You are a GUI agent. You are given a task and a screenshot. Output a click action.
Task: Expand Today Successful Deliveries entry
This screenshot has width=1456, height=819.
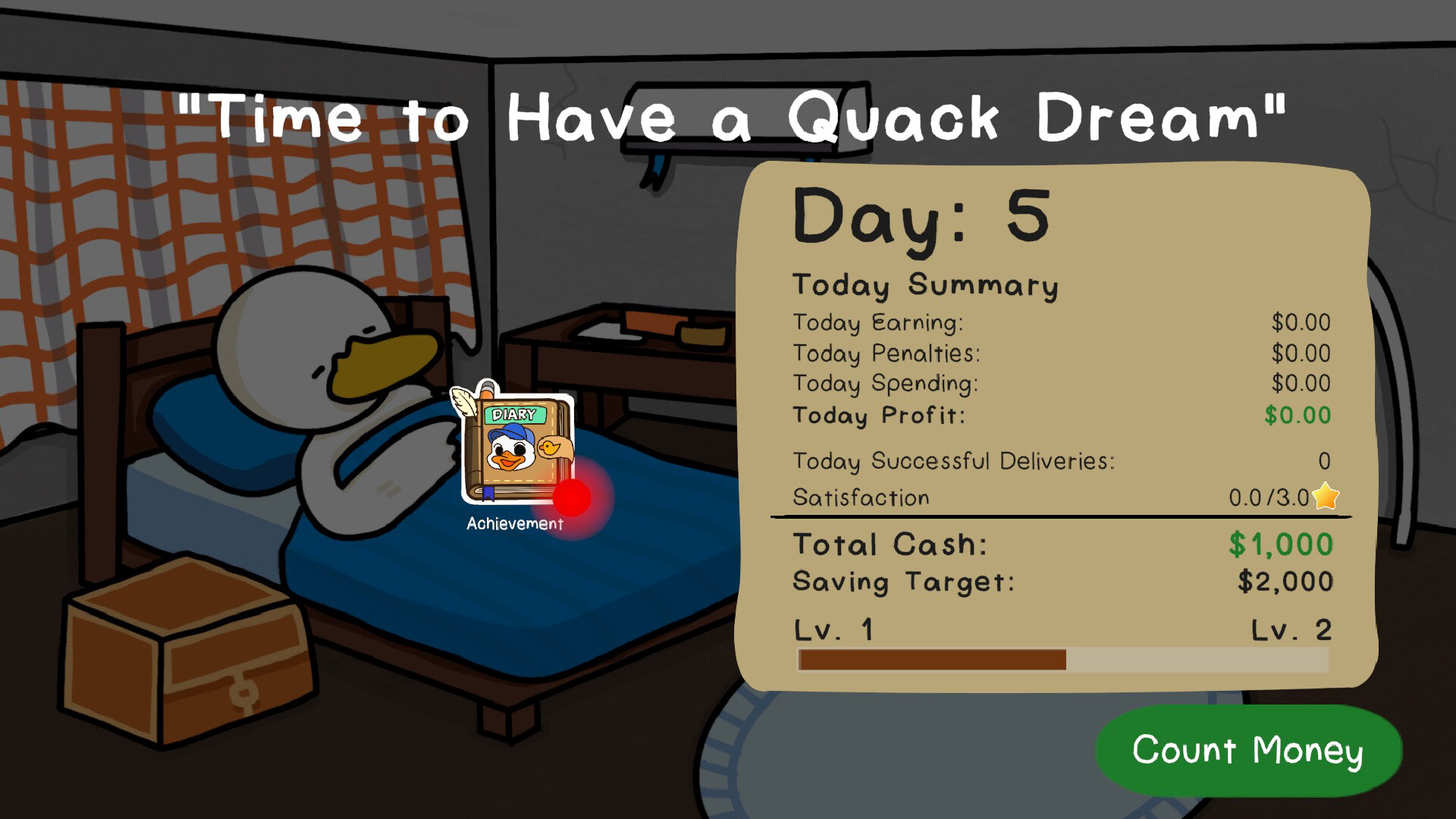point(952,461)
